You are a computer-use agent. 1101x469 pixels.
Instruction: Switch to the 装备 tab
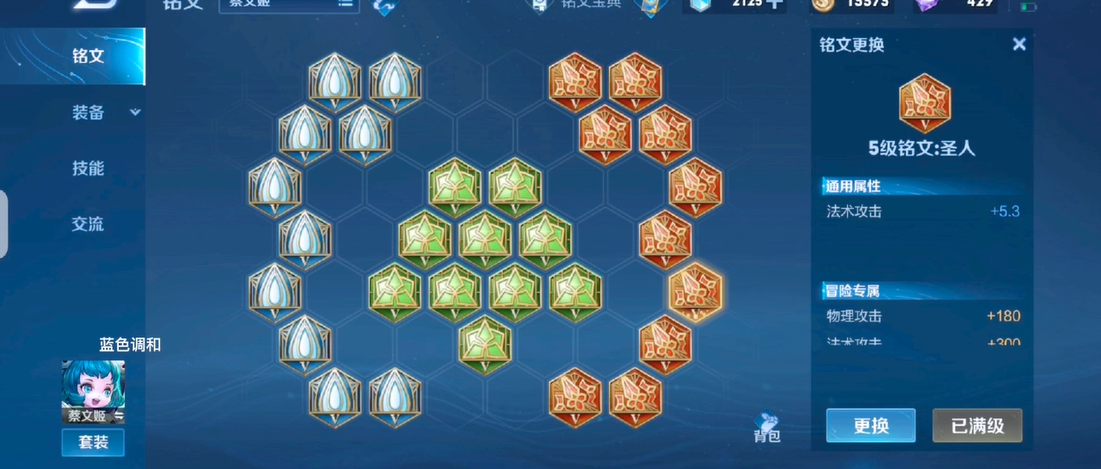(x=88, y=112)
